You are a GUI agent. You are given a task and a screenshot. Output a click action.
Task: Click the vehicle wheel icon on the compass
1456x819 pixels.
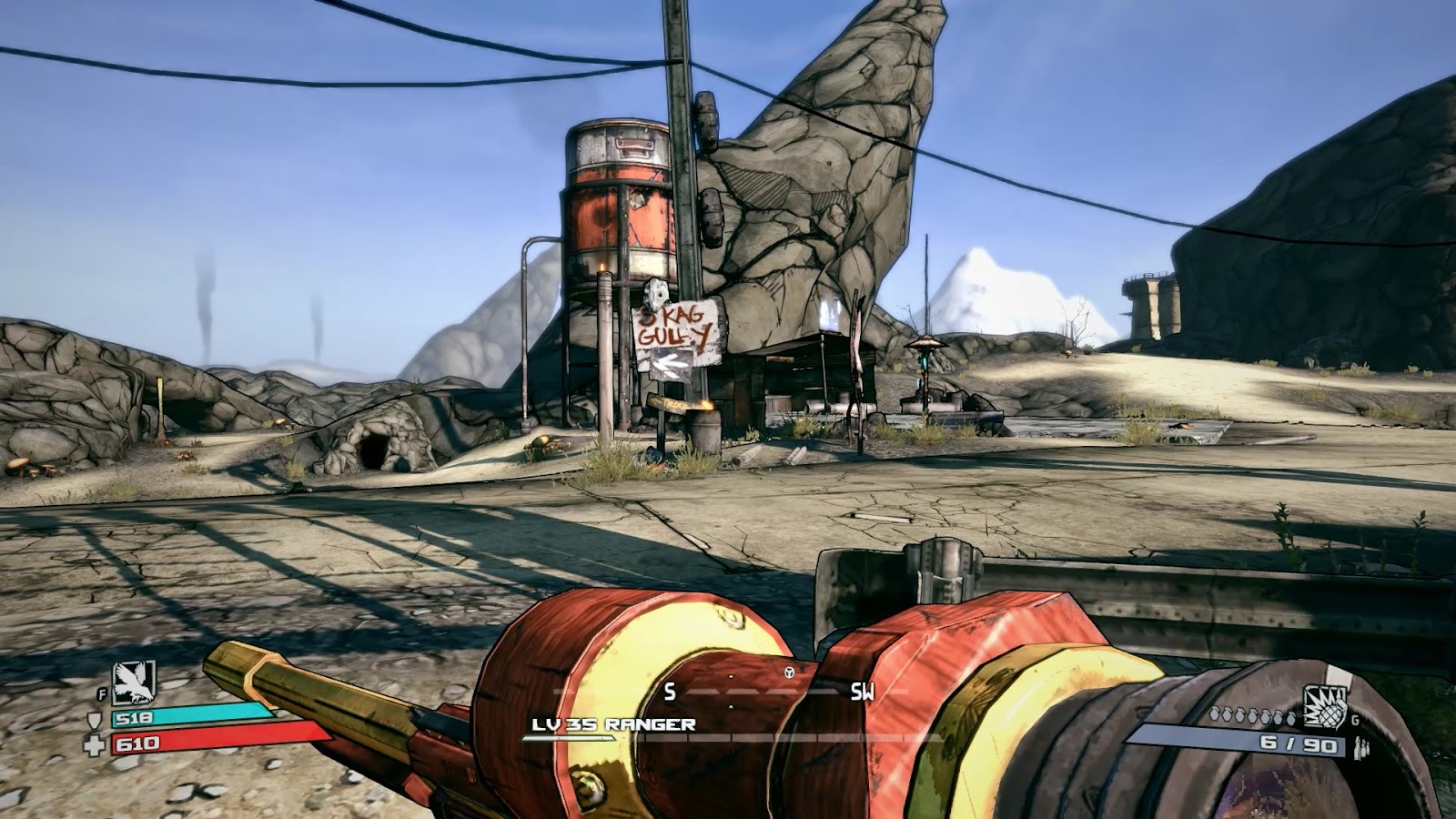pos(790,672)
